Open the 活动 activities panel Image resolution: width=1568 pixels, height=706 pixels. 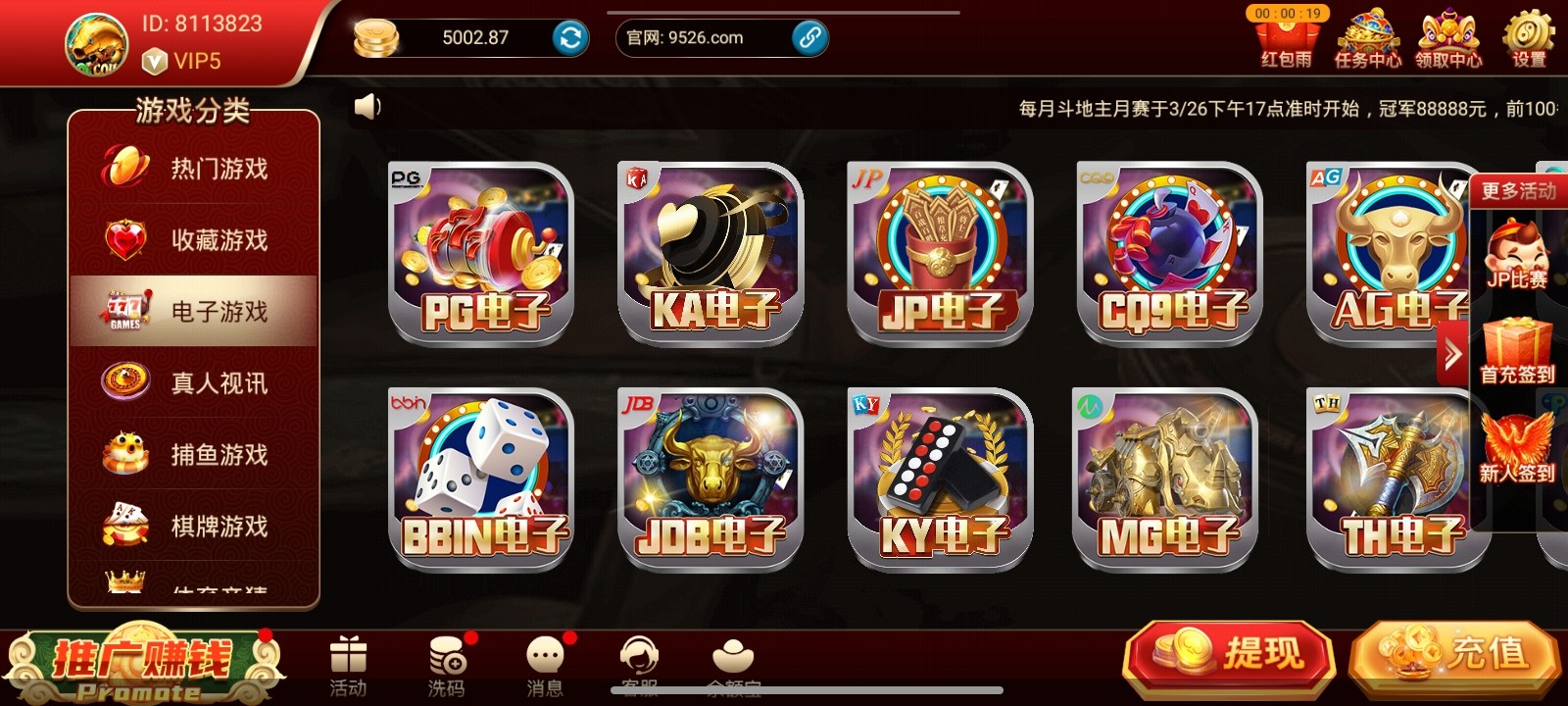[x=349, y=659]
